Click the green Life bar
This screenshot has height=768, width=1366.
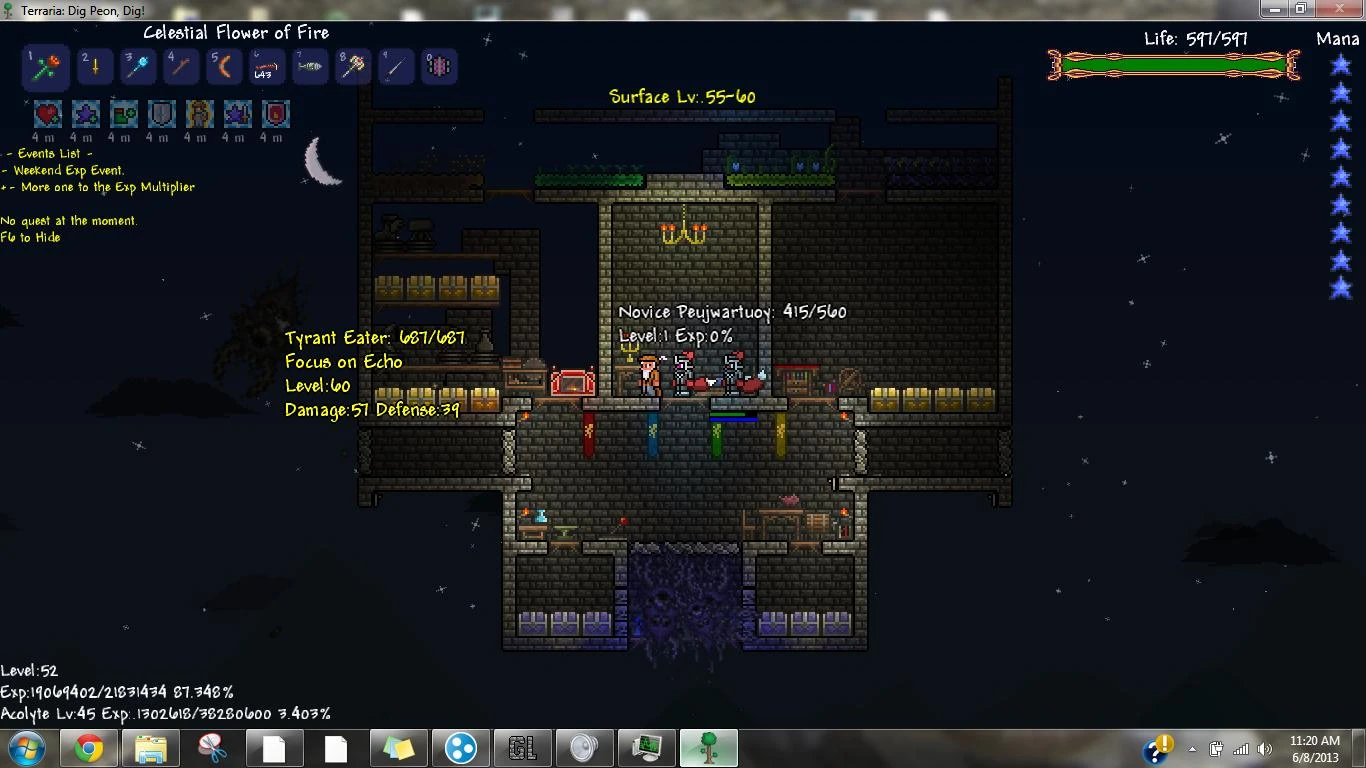coord(1172,65)
